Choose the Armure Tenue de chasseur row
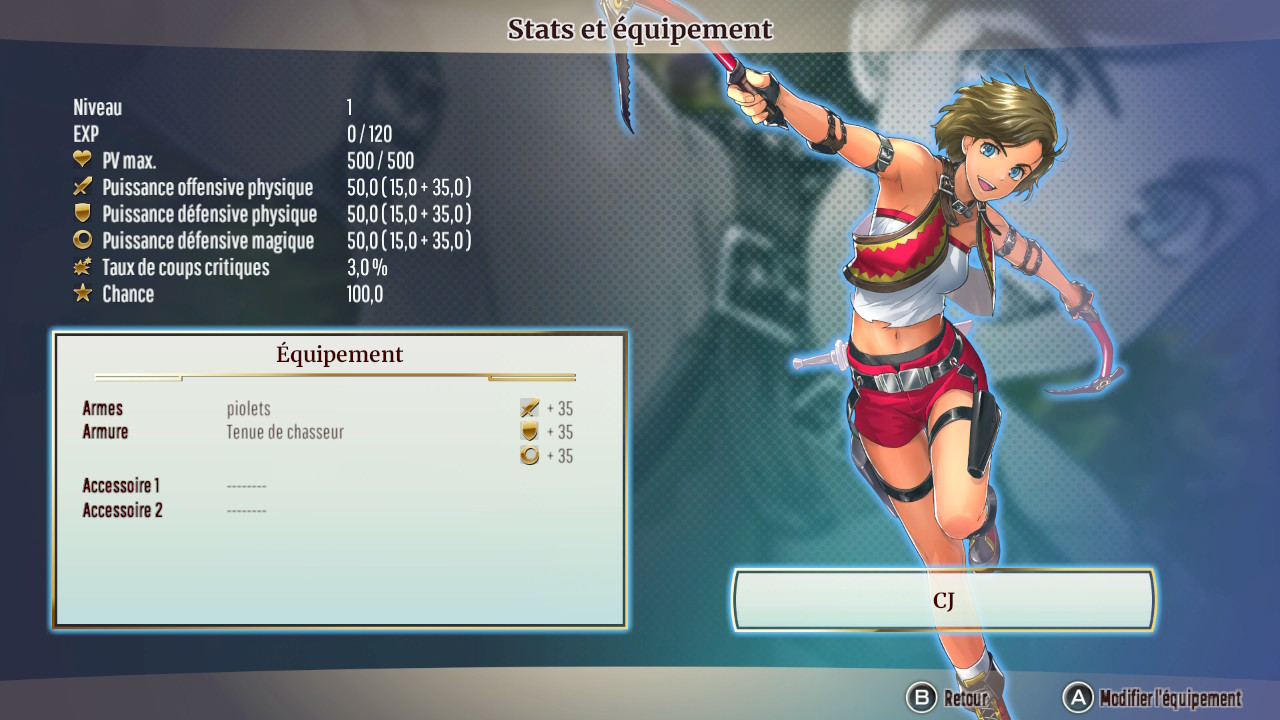Viewport: 1280px width, 720px height. tap(285, 432)
